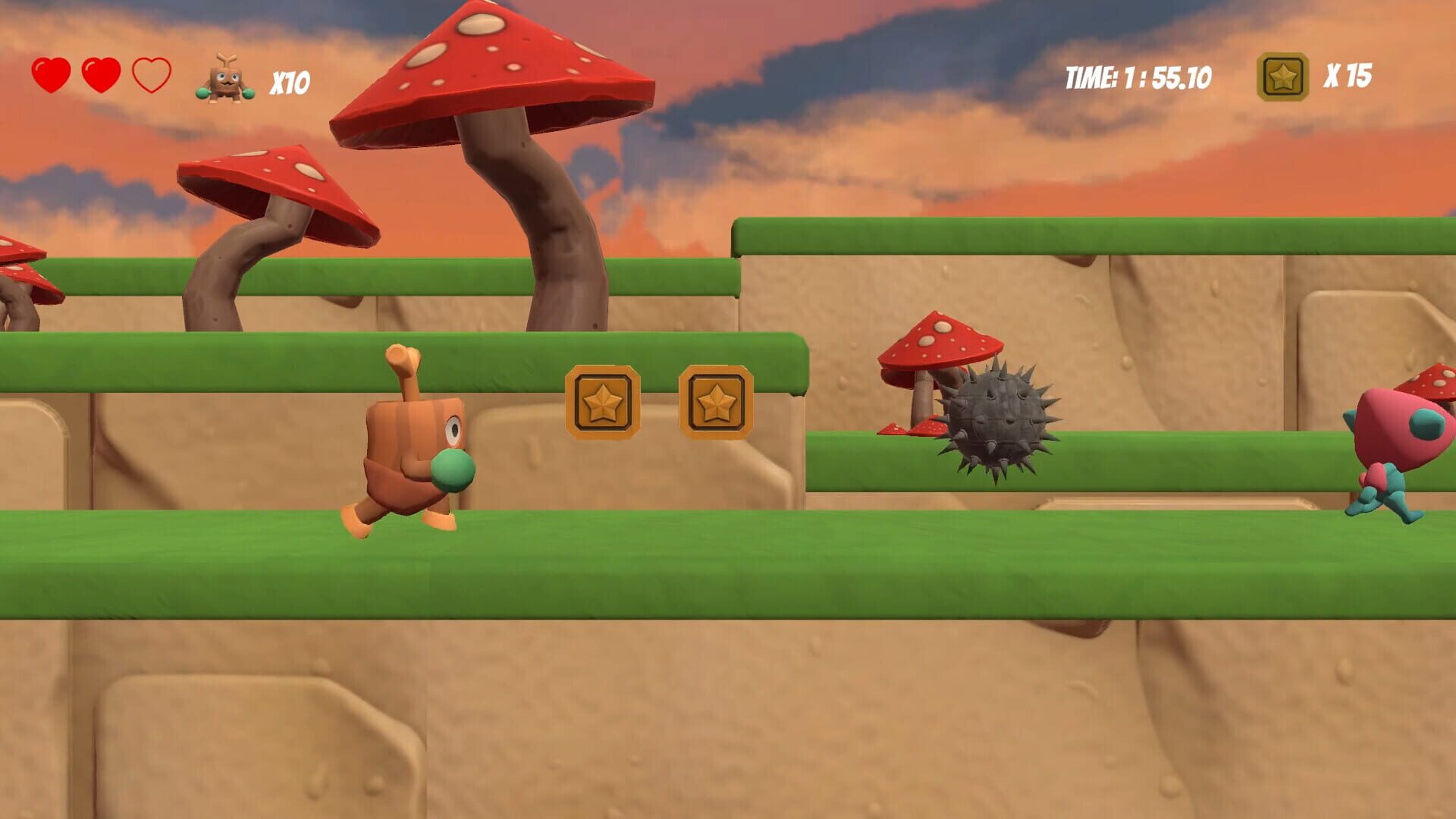Click the TIME display text
The image size is (1456, 819).
1137,76
